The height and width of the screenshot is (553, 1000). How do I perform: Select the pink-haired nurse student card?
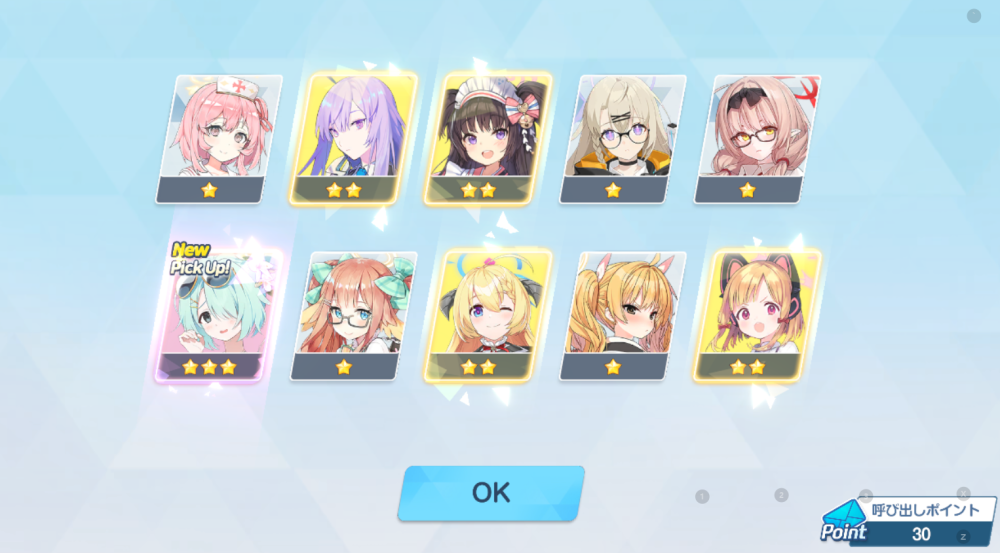point(218,138)
